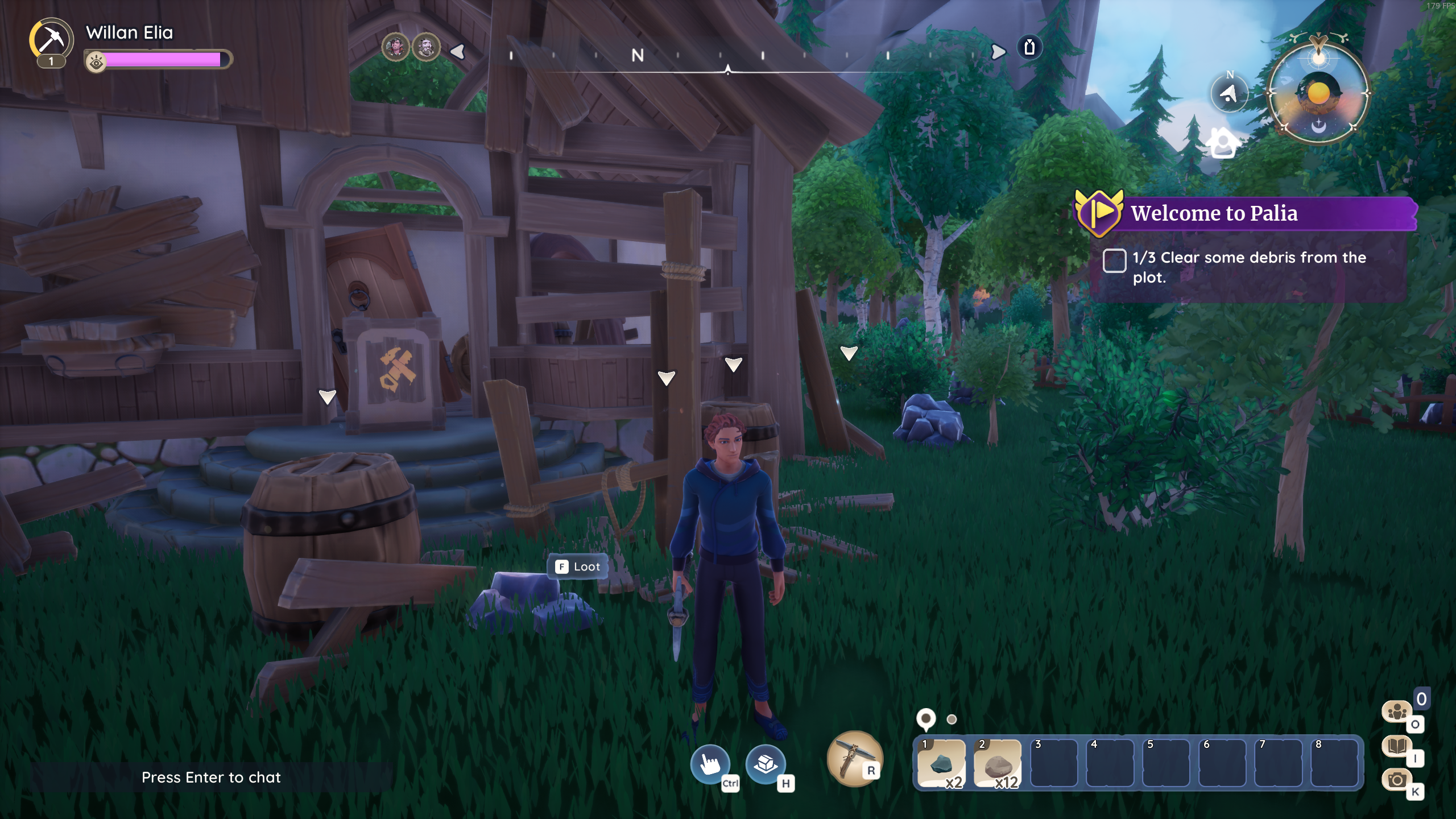The width and height of the screenshot is (1456, 819).
Task: Click the map pin above hotbar
Action: coord(926,719)
